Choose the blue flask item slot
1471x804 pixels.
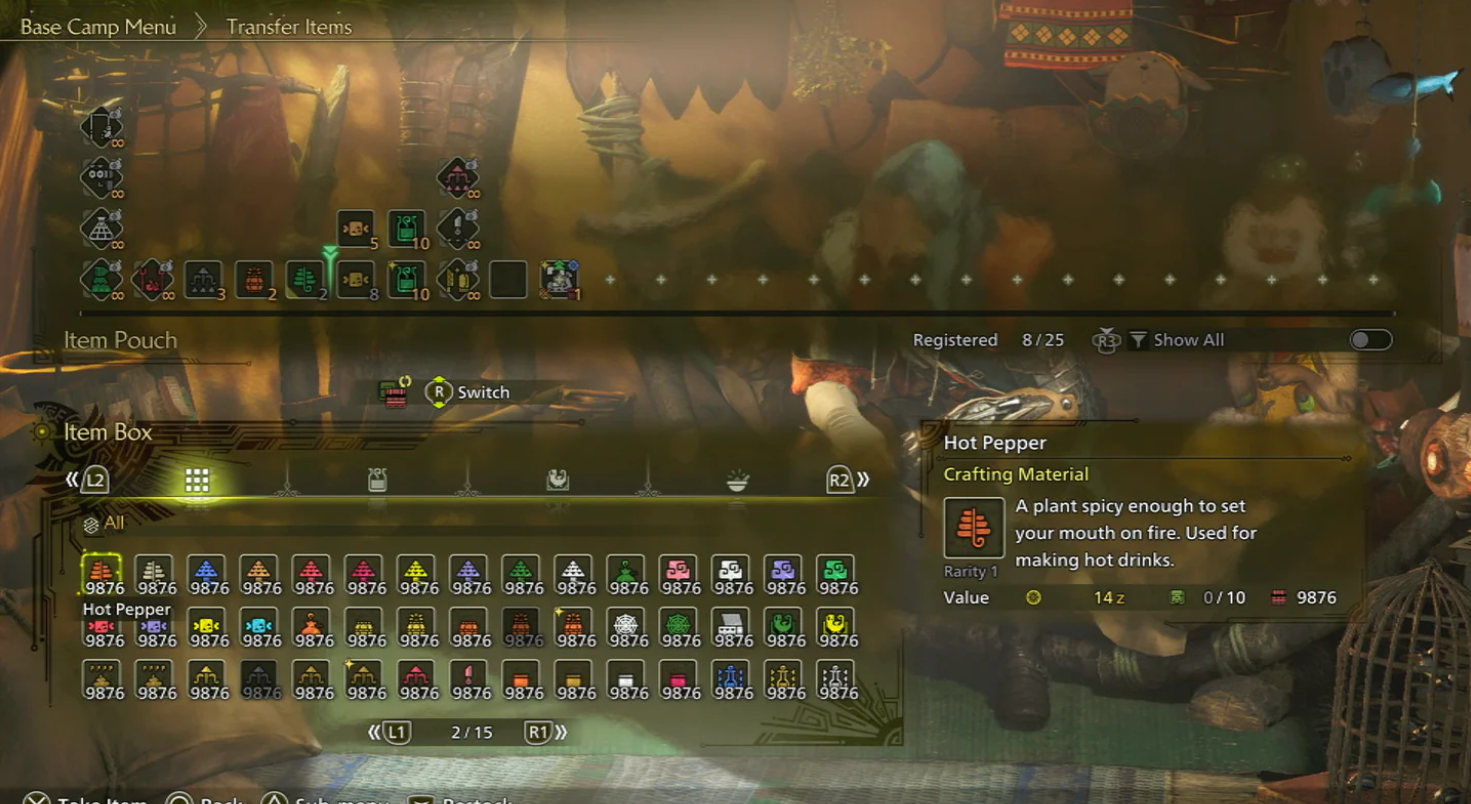730,679
